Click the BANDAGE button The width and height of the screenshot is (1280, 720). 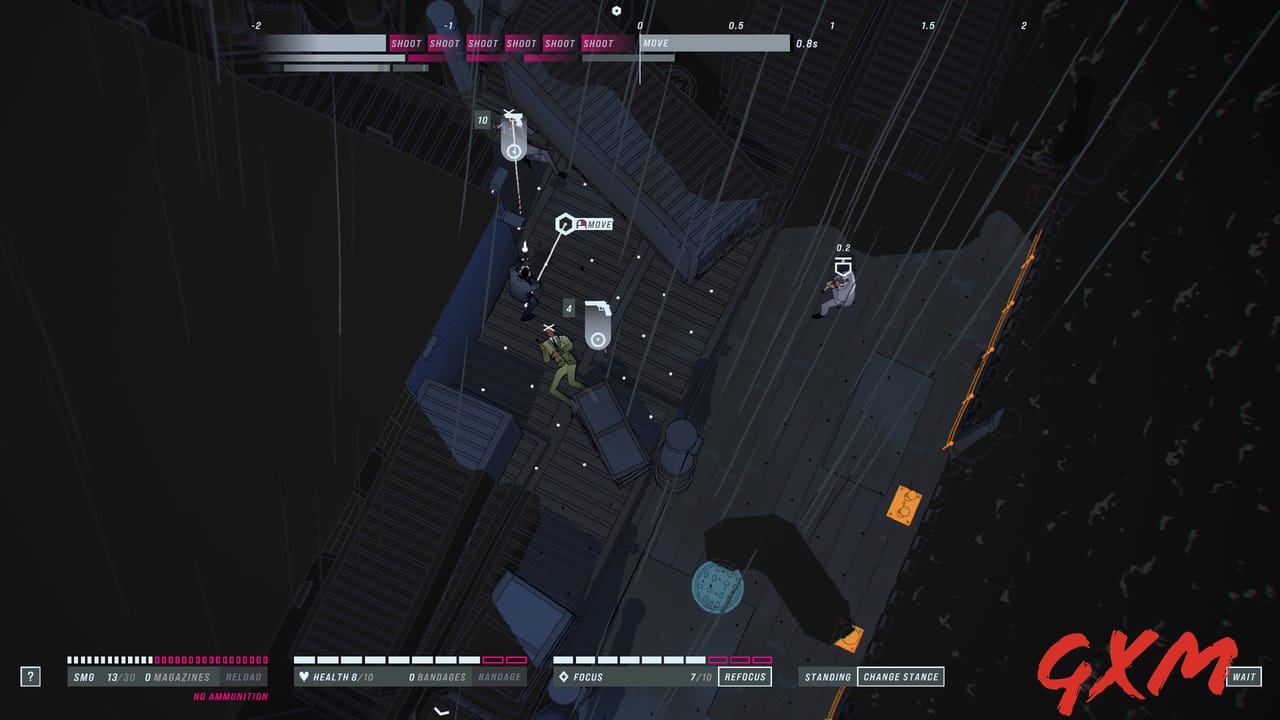click(498, 676)
